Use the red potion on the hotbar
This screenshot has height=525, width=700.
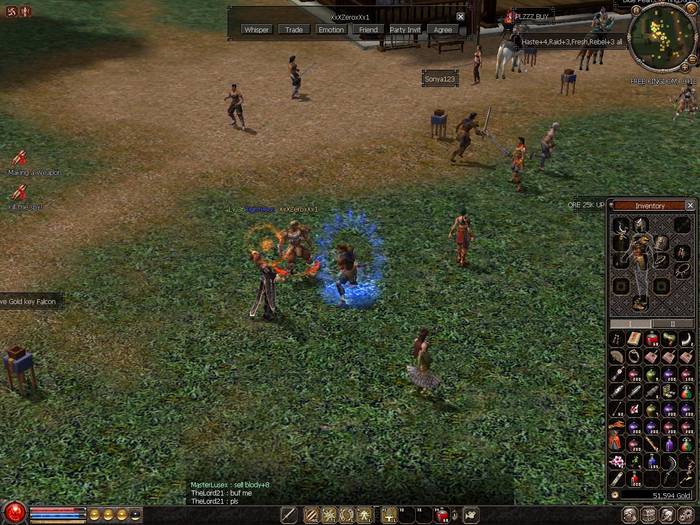(x=441, y=515)
